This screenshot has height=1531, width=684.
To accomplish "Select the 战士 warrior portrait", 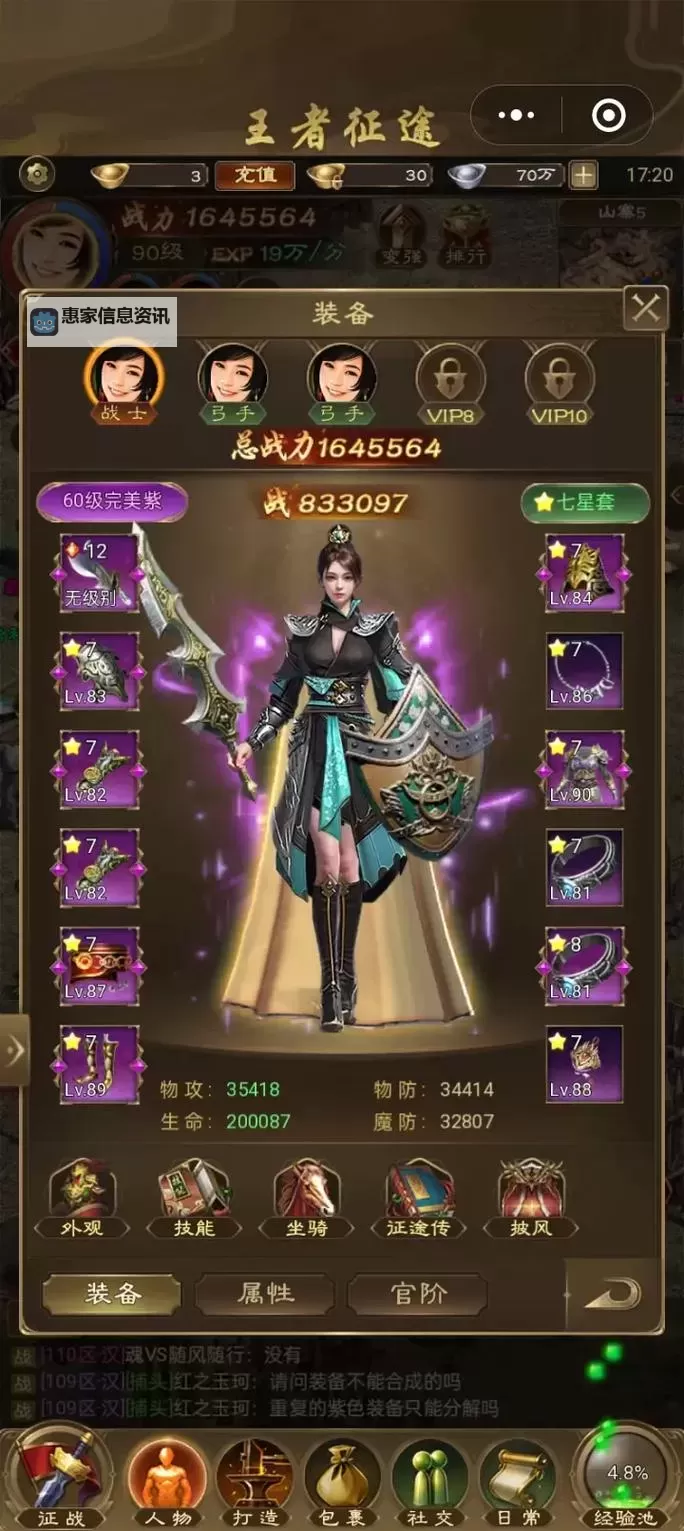I will point(124,376).
